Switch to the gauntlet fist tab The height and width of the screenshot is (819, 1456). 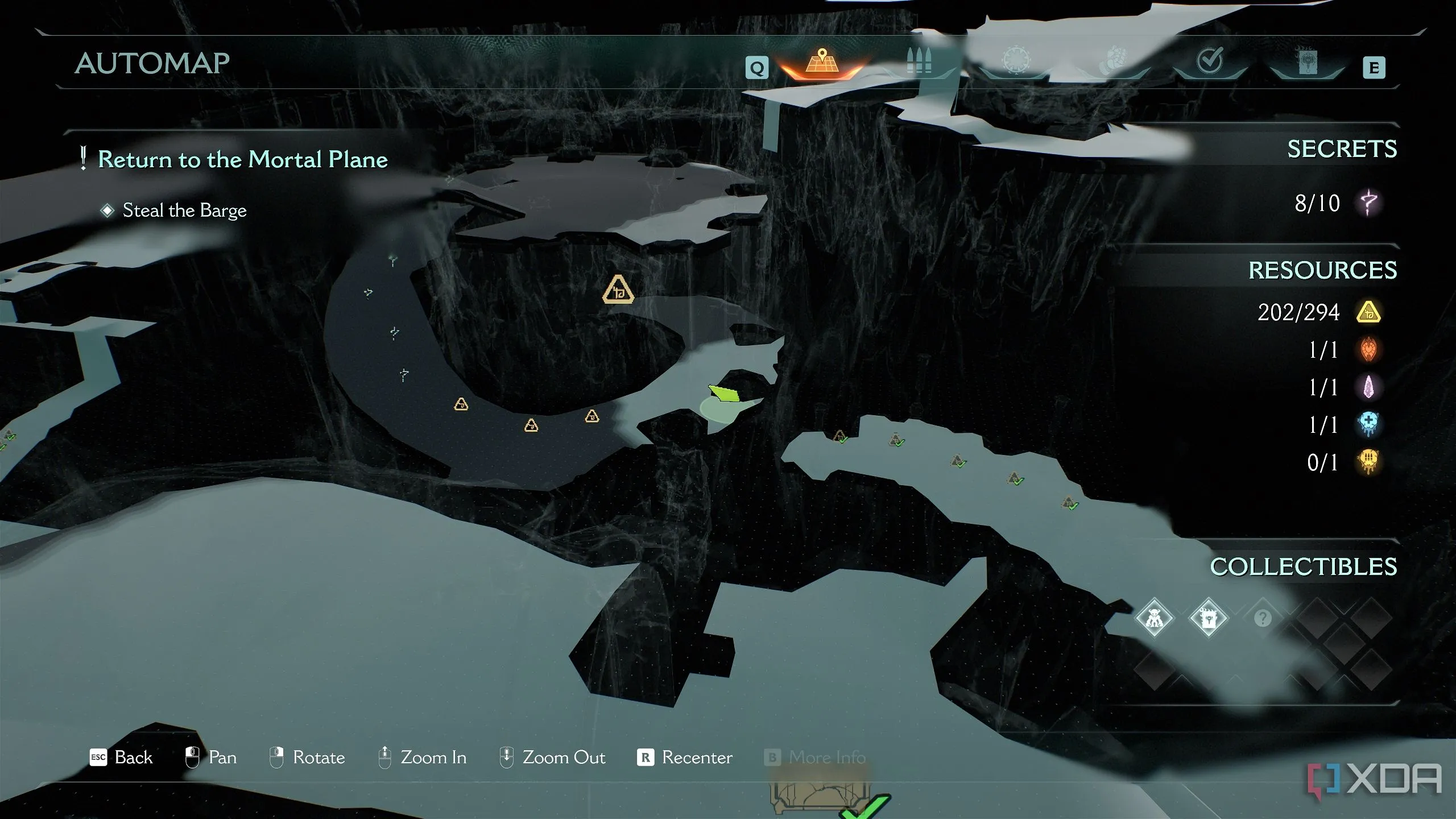tap(1113, 61)
